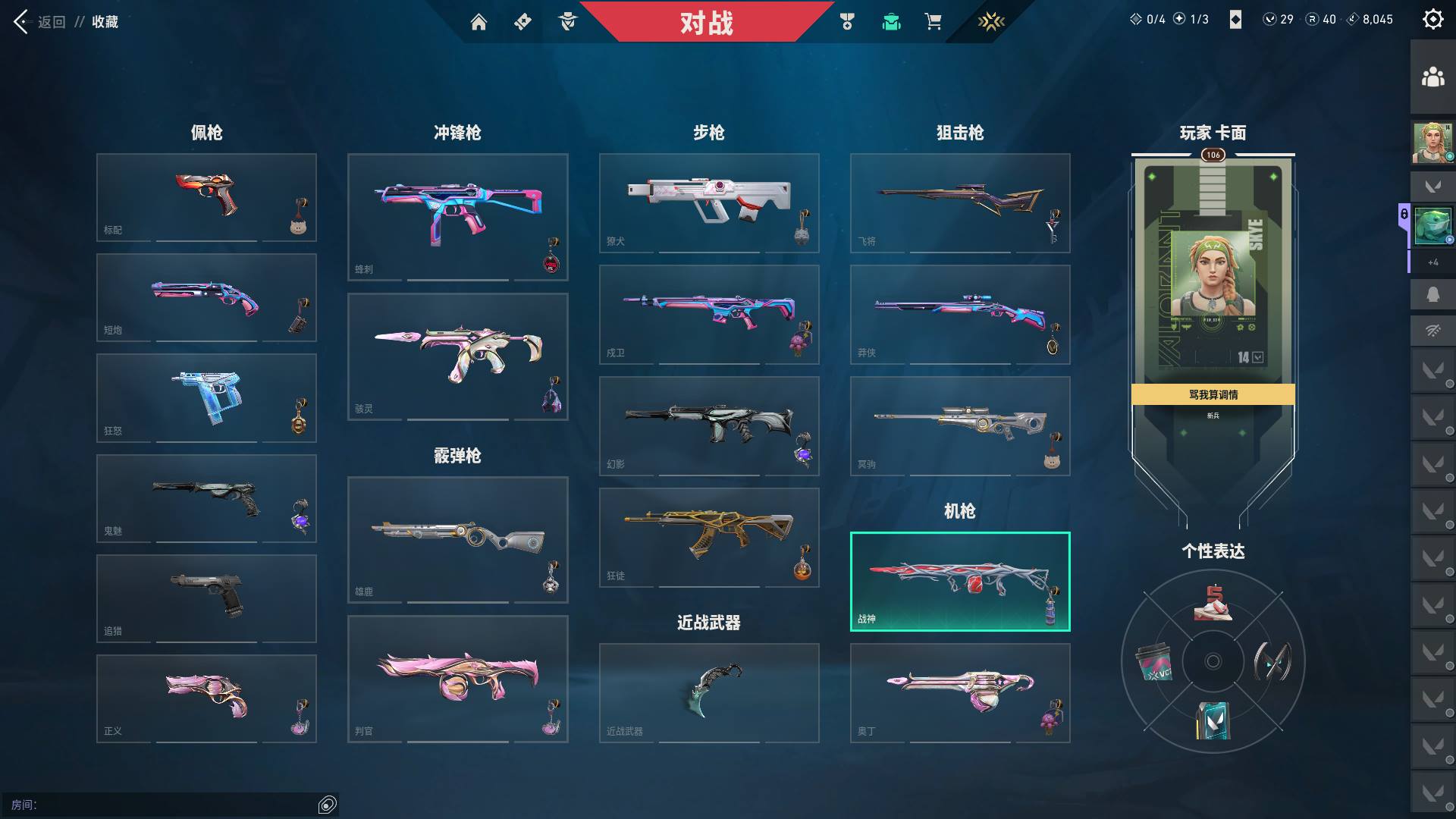Choose the 近战武器 knife slot

(709, 692)
